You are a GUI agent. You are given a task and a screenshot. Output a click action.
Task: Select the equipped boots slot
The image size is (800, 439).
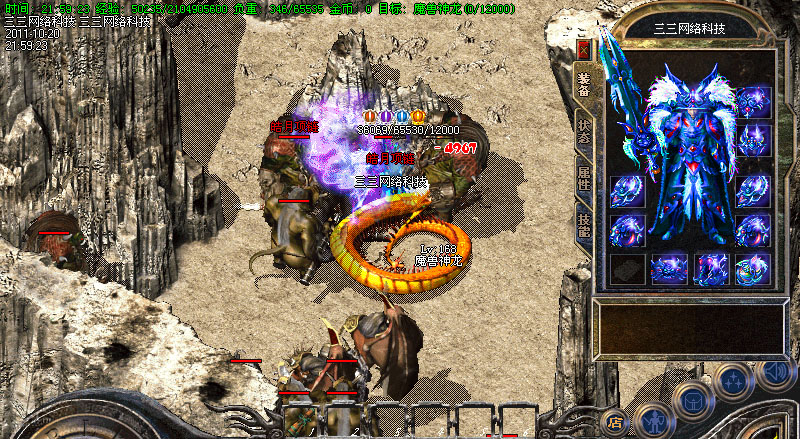click(711, 269)
